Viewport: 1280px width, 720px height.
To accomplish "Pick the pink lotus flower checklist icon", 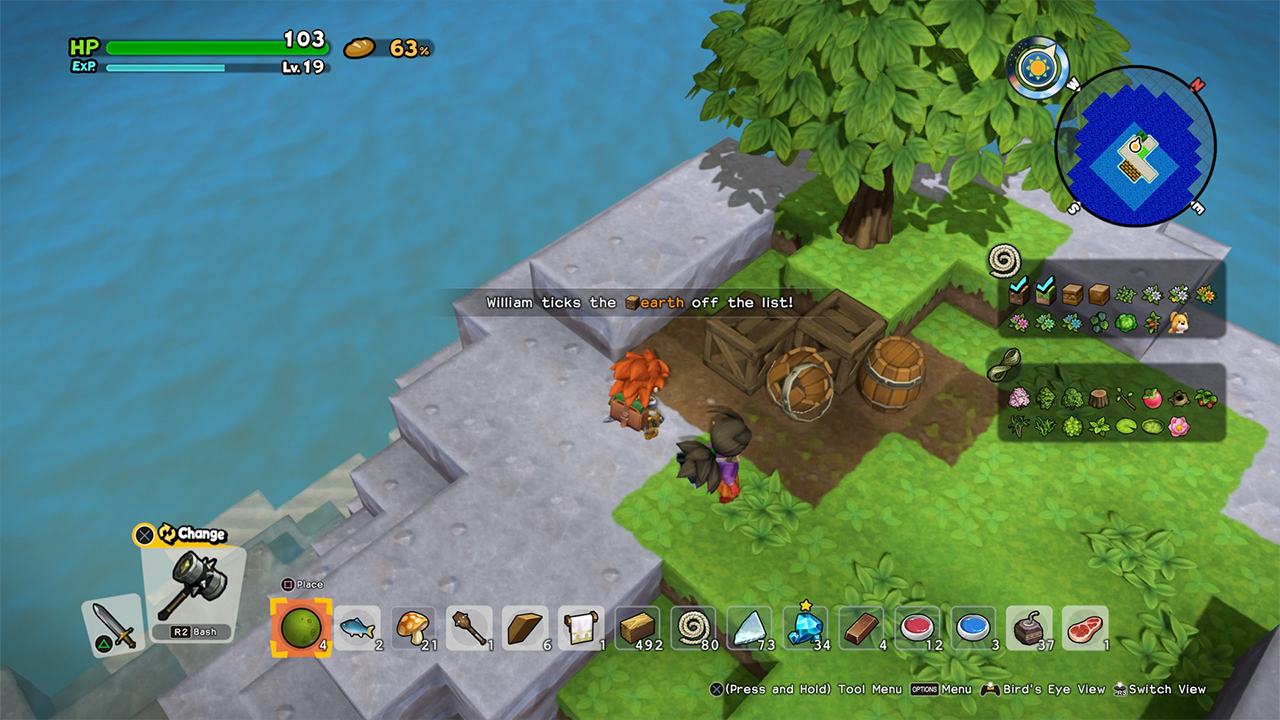I will pos(1179,427).
